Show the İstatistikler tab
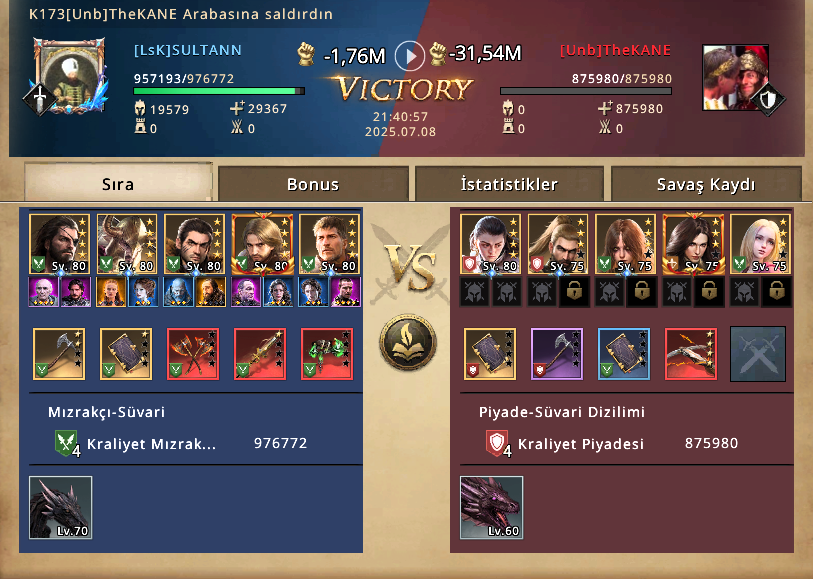The width and height of the screenshot is (813, 579). coord(509,184)
